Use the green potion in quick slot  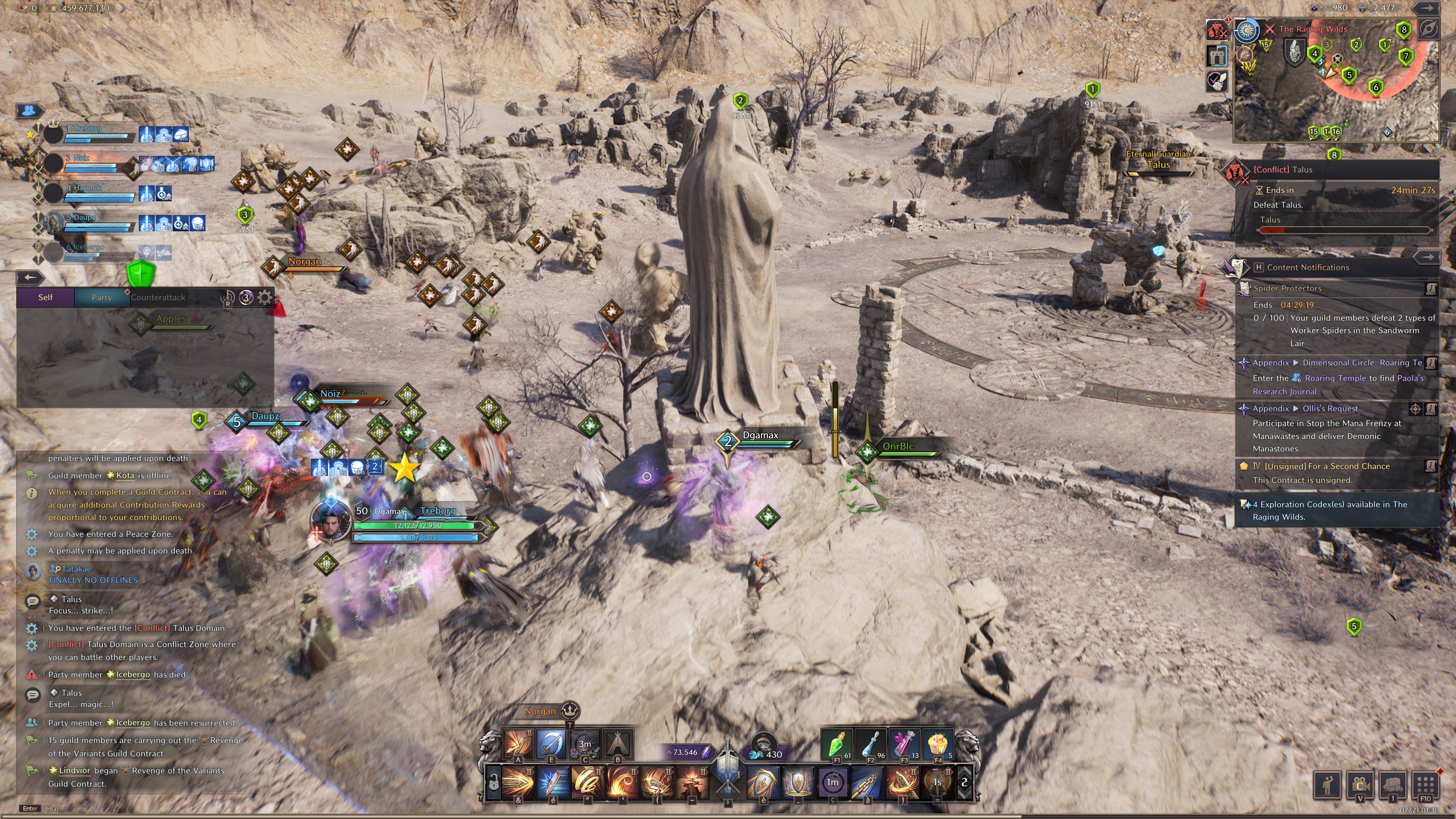[836, 744]
